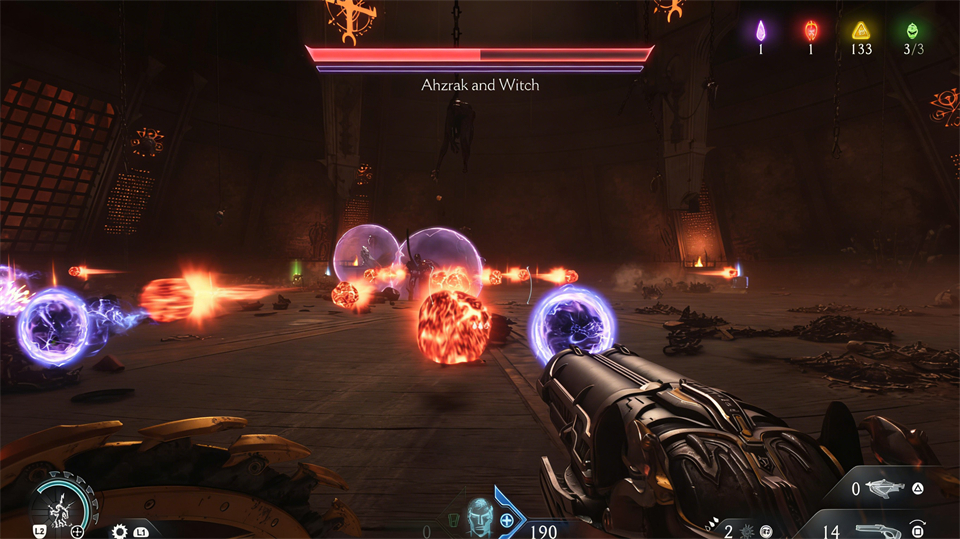Screen dimensions: 960x539
Task: Click the blue health cross icon
Action: (507, 521)
